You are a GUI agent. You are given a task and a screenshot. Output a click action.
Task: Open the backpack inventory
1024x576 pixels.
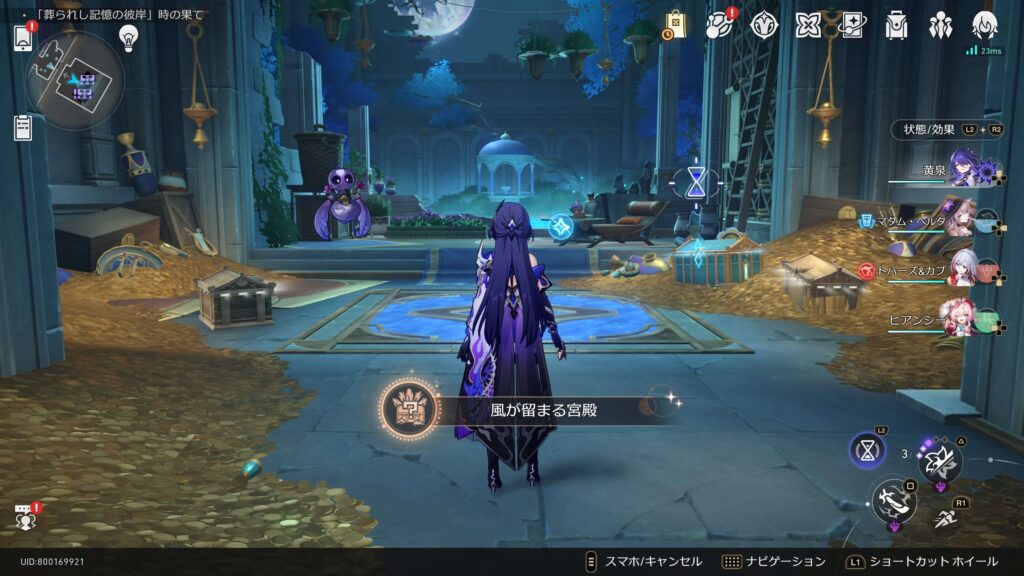click(896, 25)
